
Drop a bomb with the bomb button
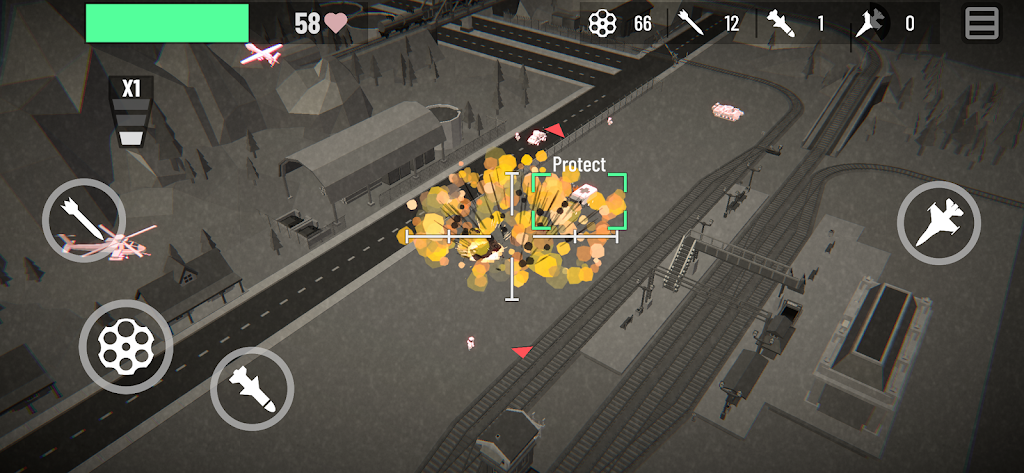pyautogui.click(x=251, y=388)
